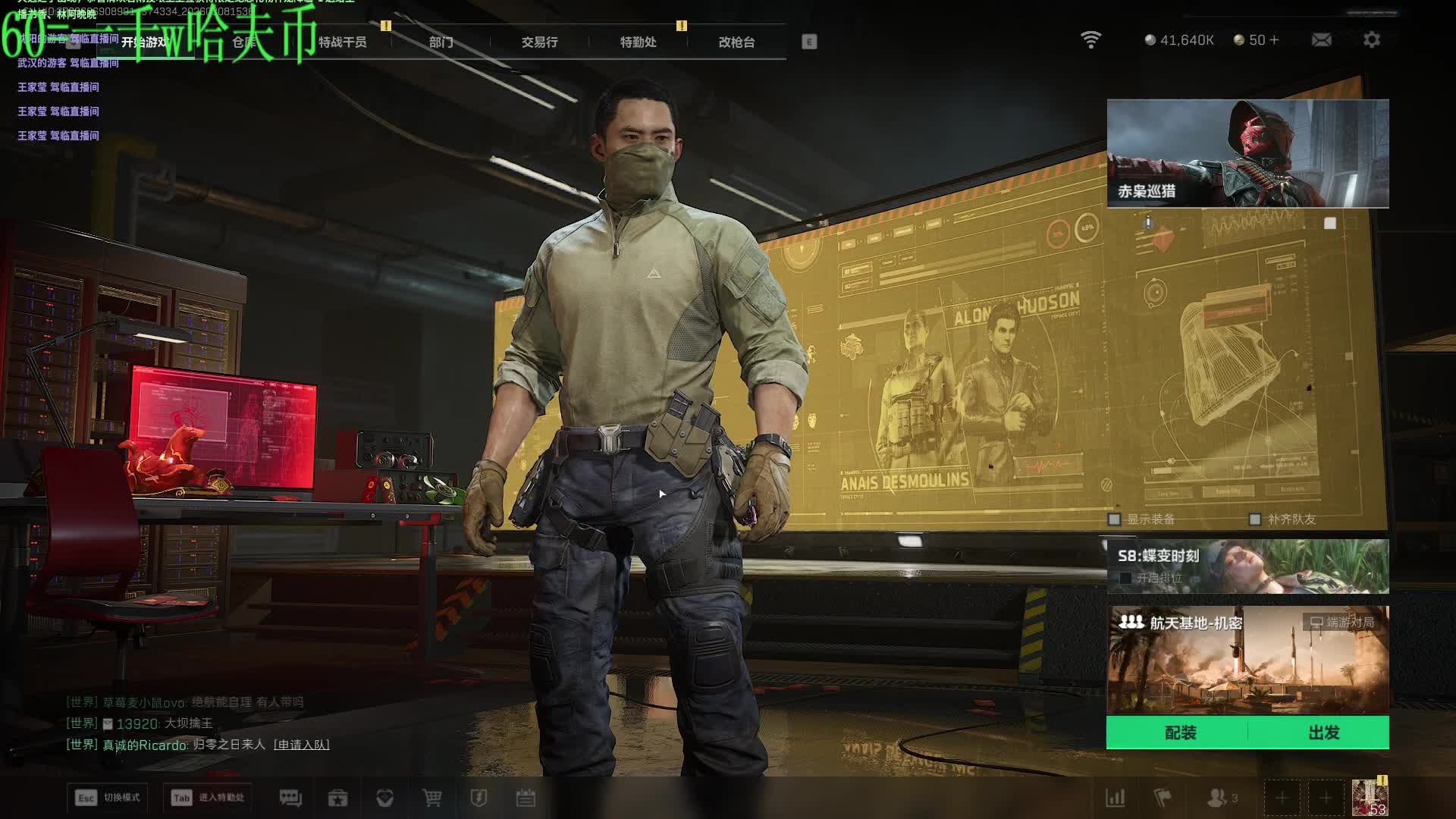This screenshot has width=1456, height=819.
Task: Open the 特战干员 operators tab
Action: tap(342, 42)
